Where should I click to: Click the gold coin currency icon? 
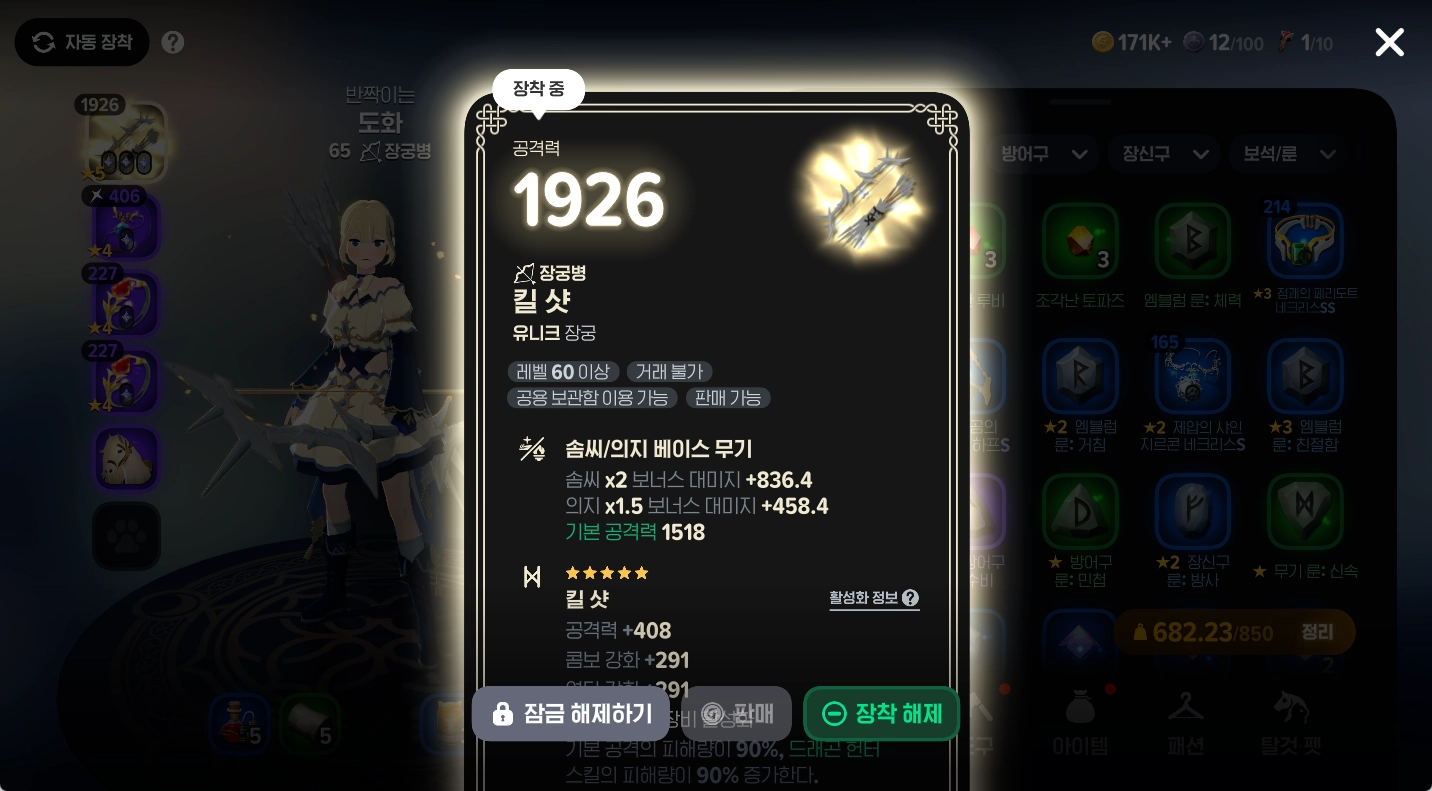[x=1104, y=42]
